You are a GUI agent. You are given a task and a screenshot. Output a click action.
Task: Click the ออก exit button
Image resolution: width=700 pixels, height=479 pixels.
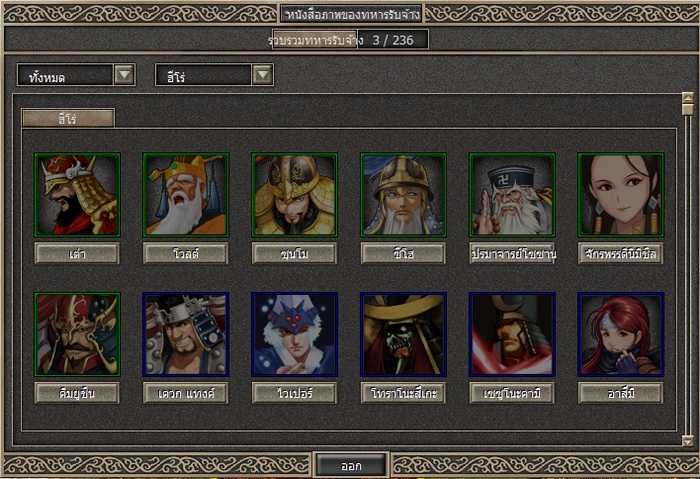[350, 466]
